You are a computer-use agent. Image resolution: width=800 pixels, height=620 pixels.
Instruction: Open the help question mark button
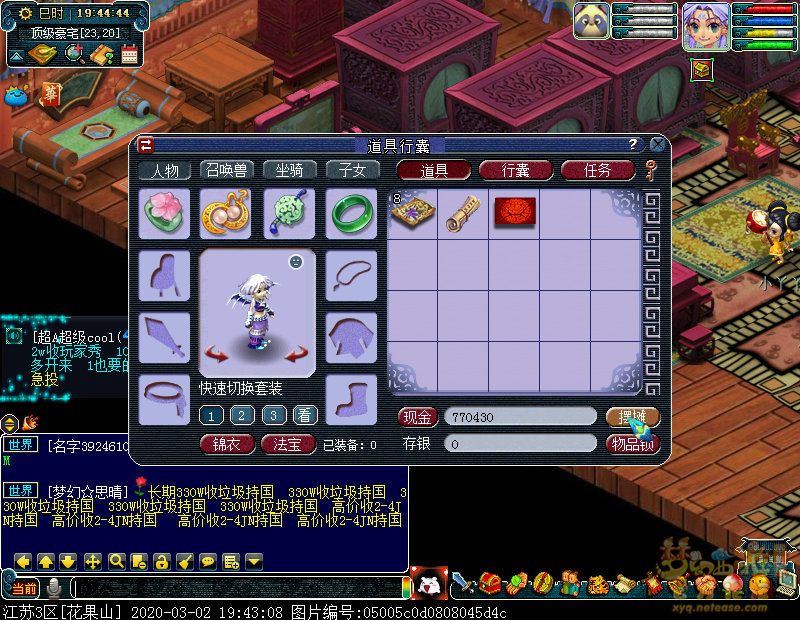[633, 144]
